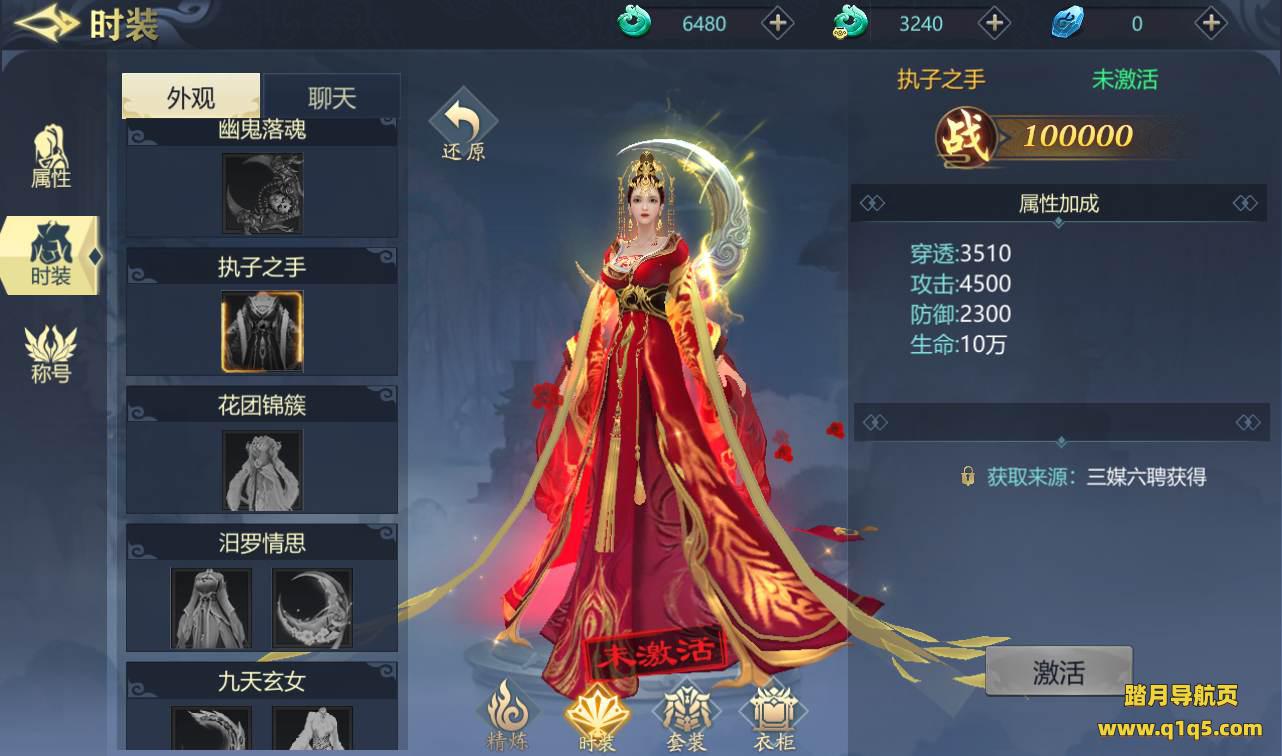The height and width of the screenshot is (756, 1282).
Task: Add more bound jade (3240) currency
Action: coord(994,23)
